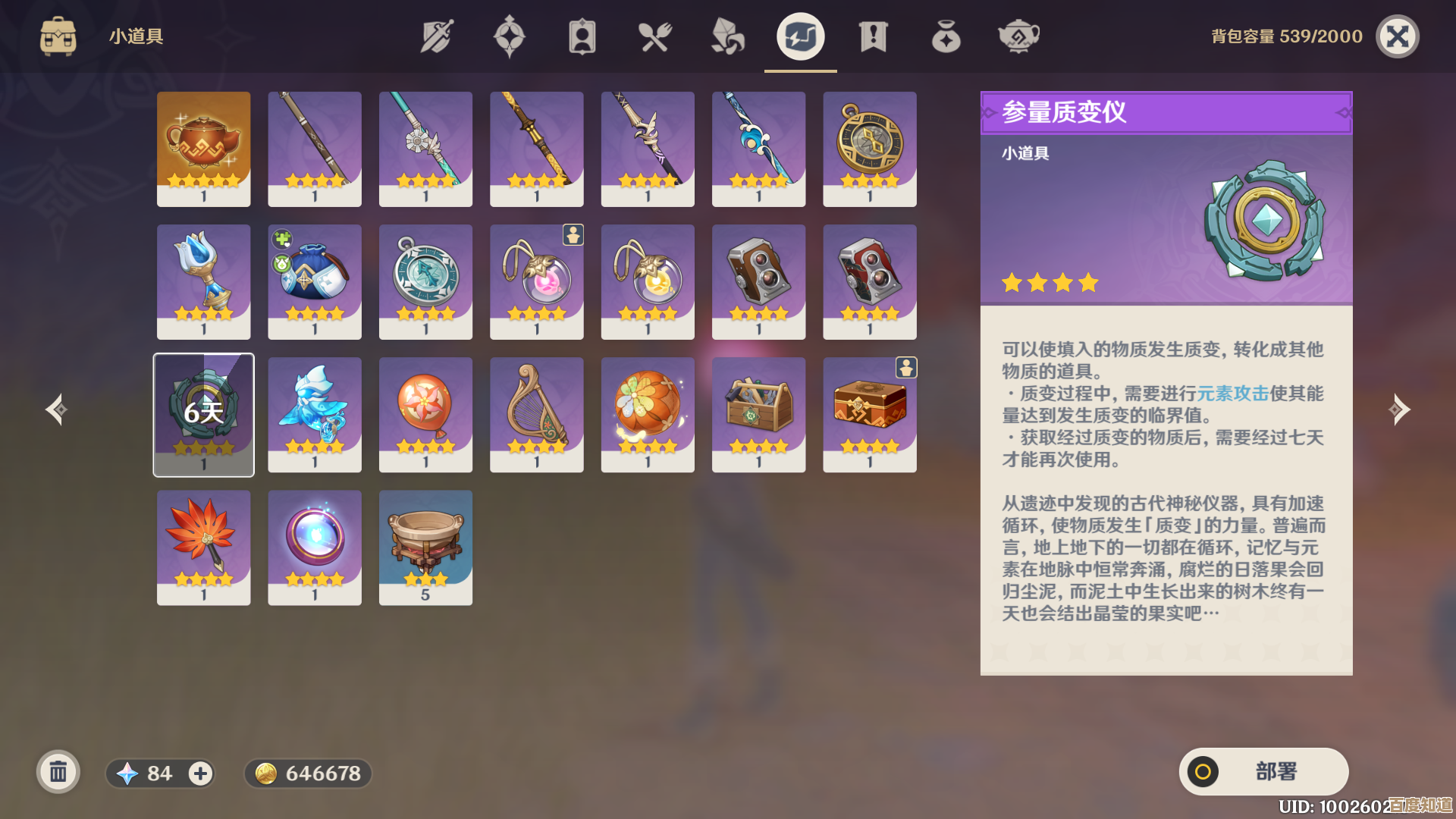Select the Kamera gadget thumbnail
This screenshot has width=1456, height=819.
click(758, 281)
